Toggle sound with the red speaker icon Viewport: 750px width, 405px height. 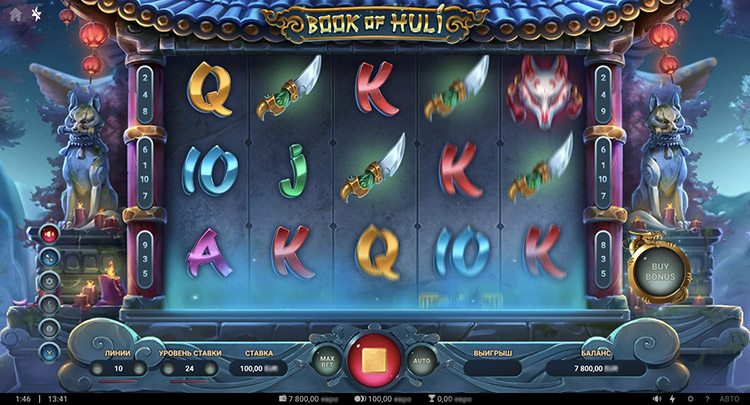[x=49, y=235]
